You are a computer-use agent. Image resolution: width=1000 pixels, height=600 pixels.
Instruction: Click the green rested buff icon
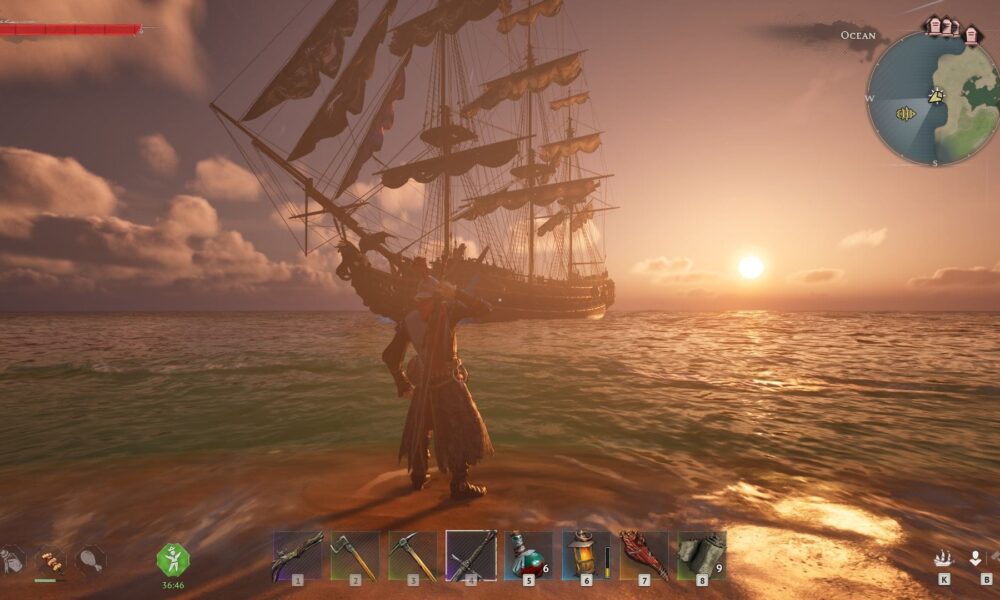[173, 559]
